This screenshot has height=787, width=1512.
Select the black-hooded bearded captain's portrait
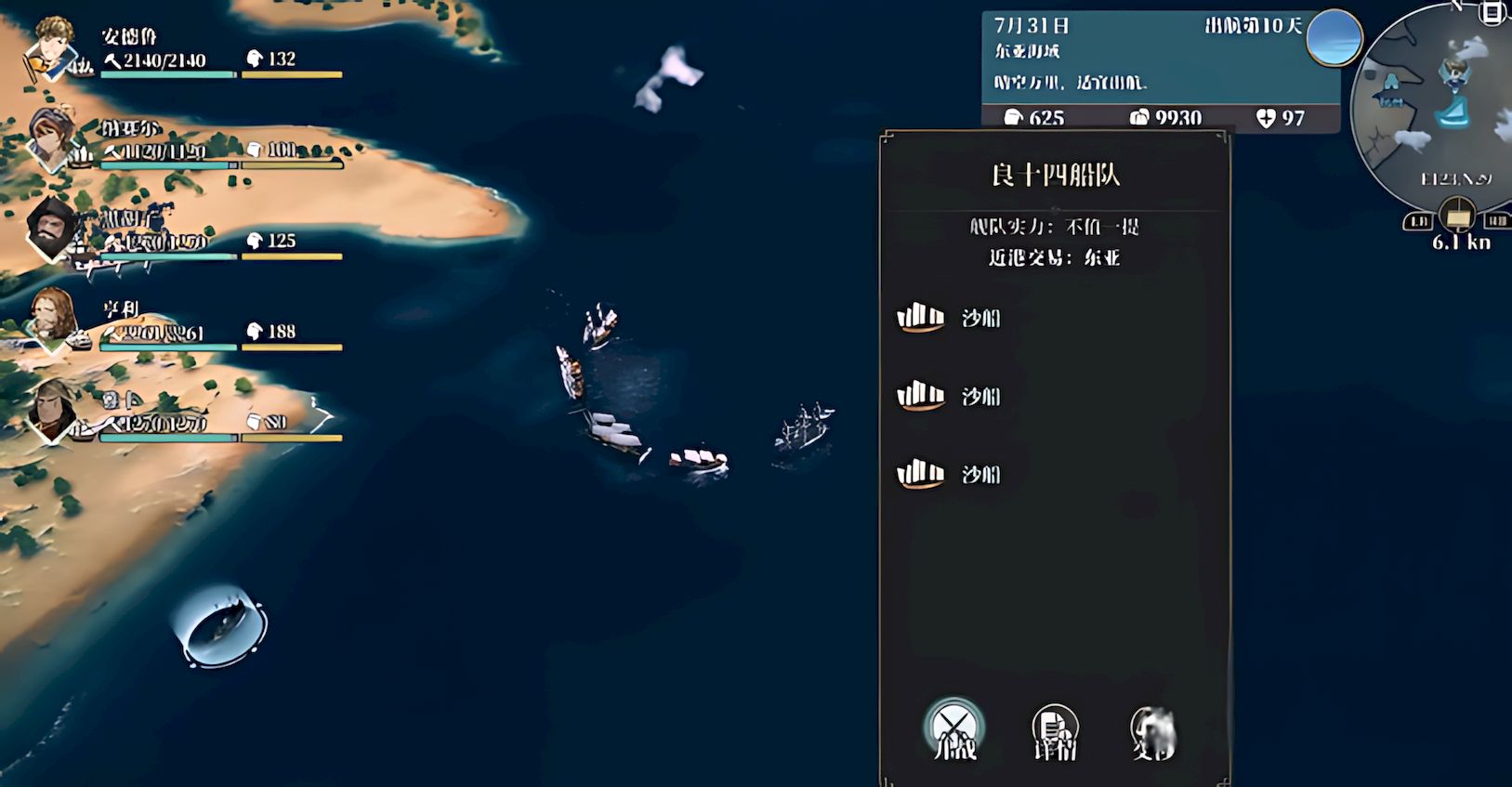pyautogui.click(x=50, y=229)
